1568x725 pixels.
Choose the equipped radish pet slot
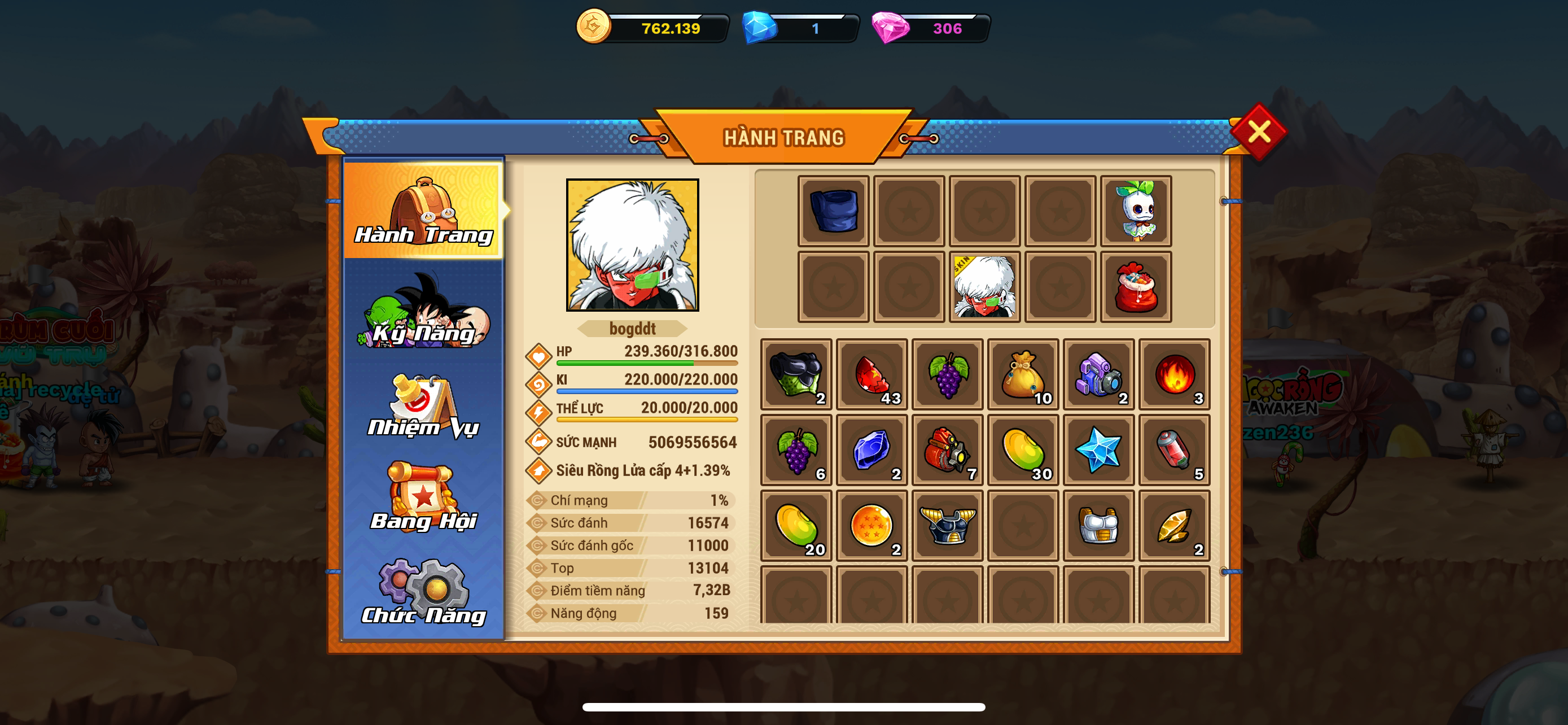[x=1136, y=211]
